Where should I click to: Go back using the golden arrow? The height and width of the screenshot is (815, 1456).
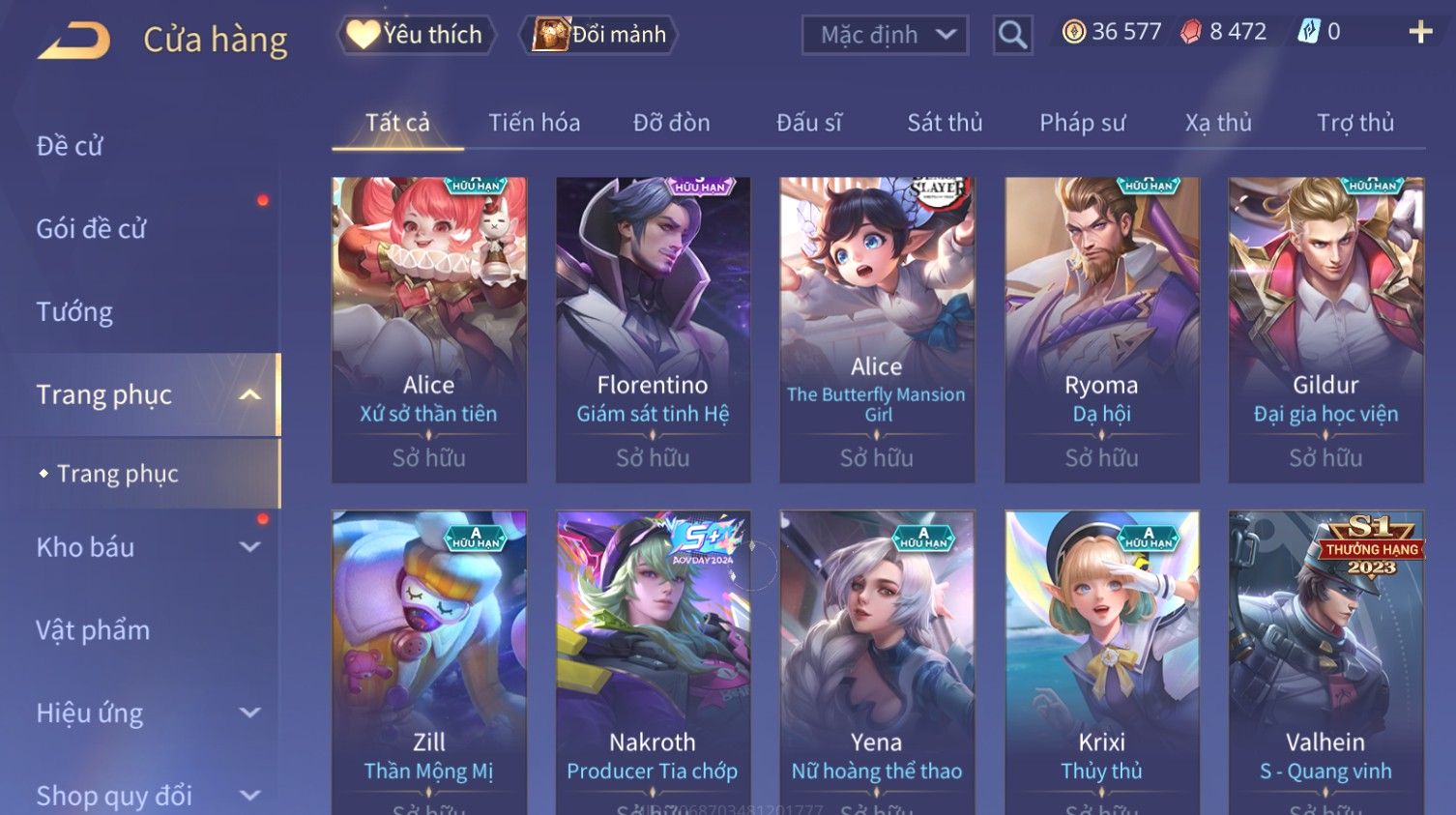(73, 41)
